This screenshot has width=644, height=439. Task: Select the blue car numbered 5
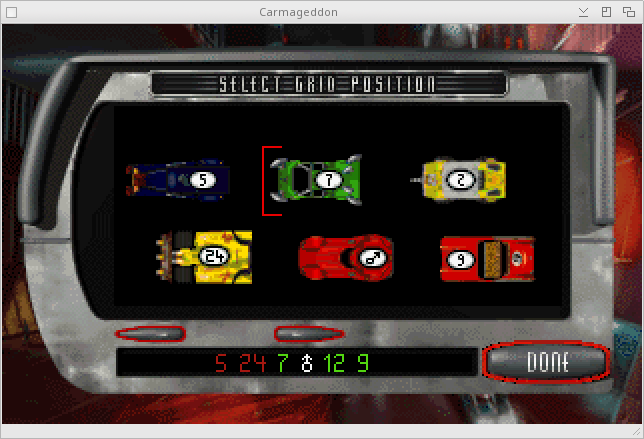point(179,180)
